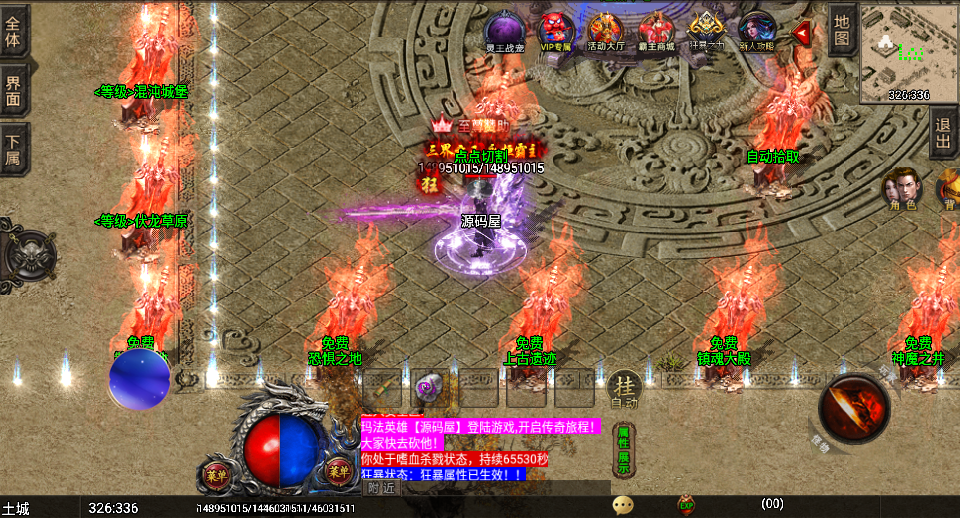Screen dimensions: 960x518
Task: Select the 界面 tab
Action: [14, 91]
